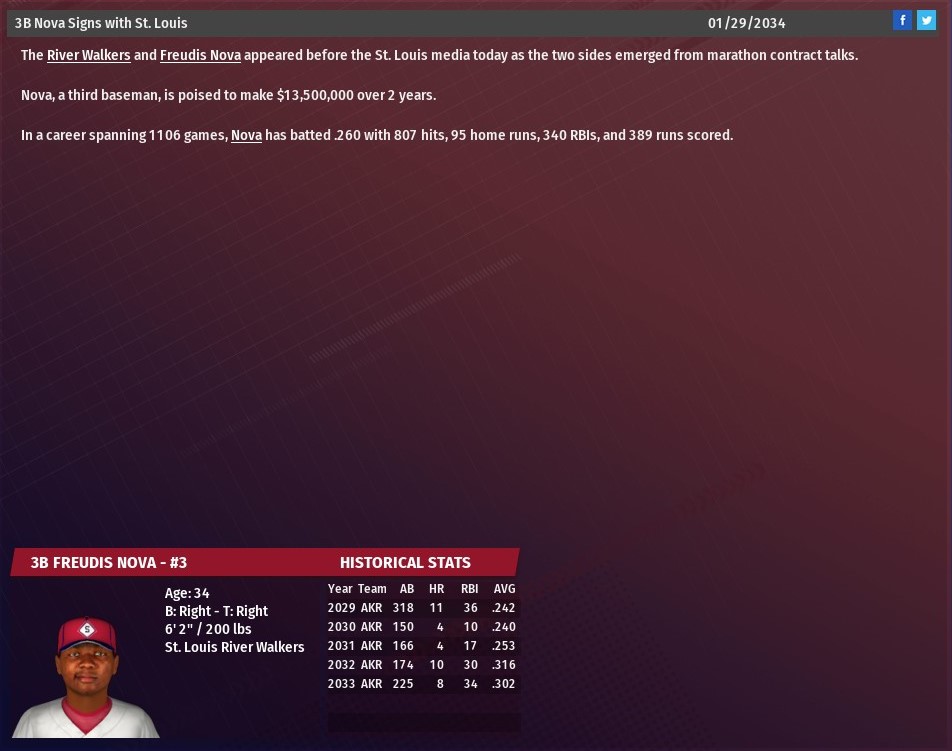952x751 pixels.
Task: Share this story on Facebook
Action: coord(902,21)
